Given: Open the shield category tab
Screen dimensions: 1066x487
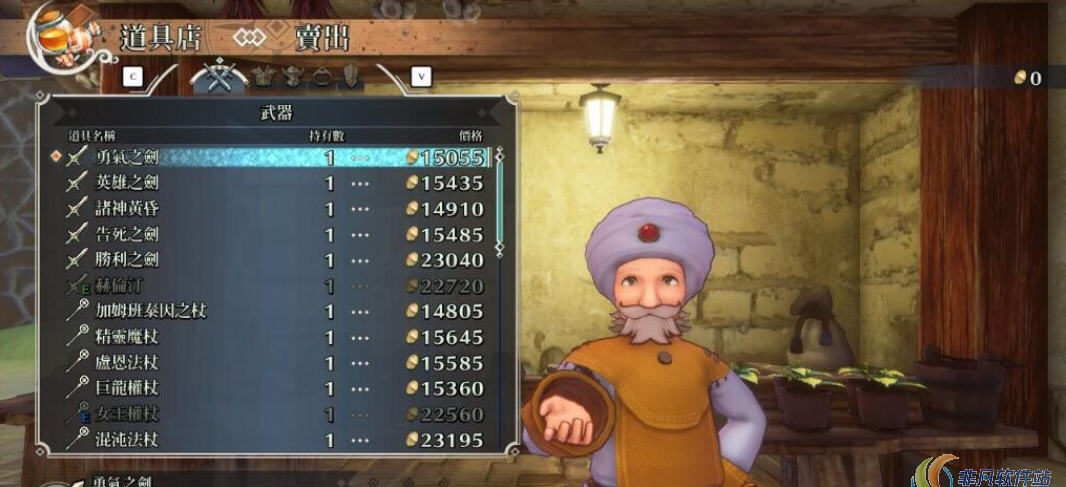Looking at the screenshot, I should (351, 75).
